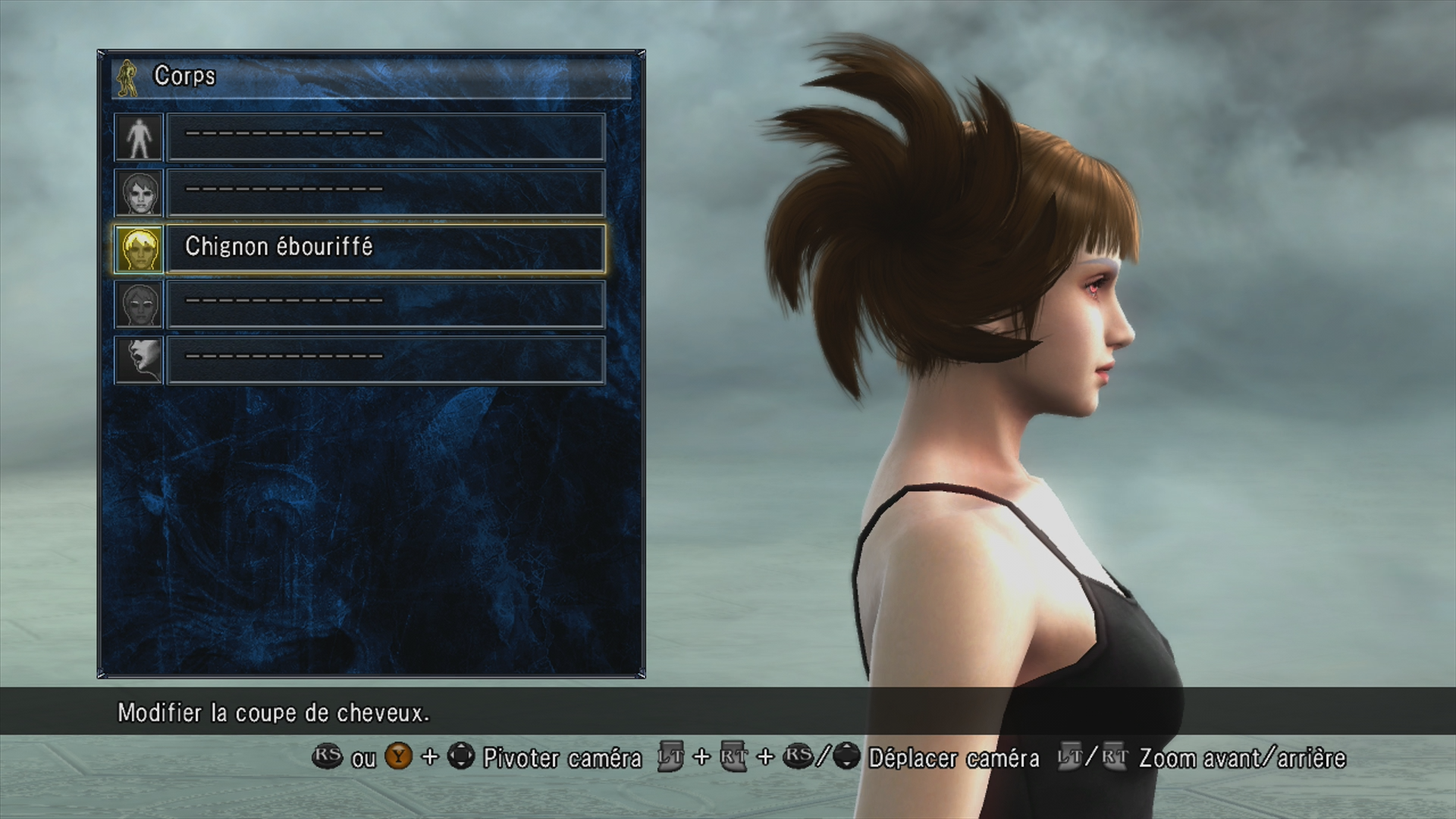Choose the full-body silhouette category icon
1456x819 pixels.
coord(139,137)
